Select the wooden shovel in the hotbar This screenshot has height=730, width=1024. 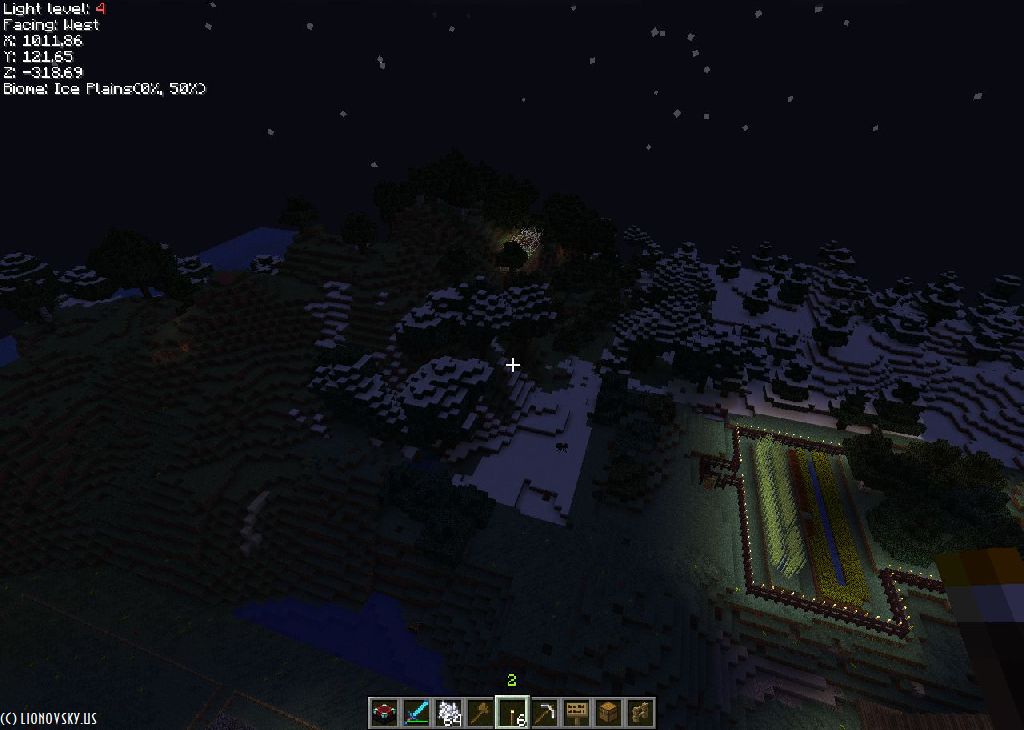coord(479,712)
